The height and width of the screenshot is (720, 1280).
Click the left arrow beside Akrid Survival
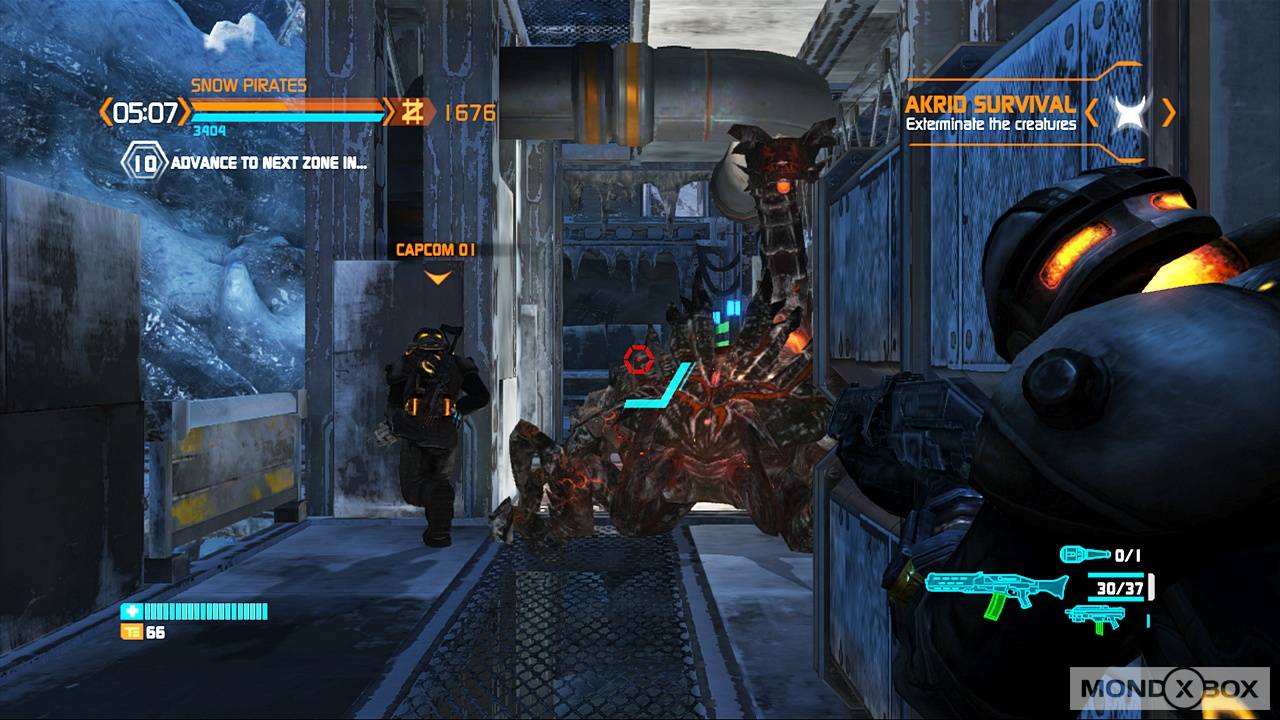point(1092,112)
